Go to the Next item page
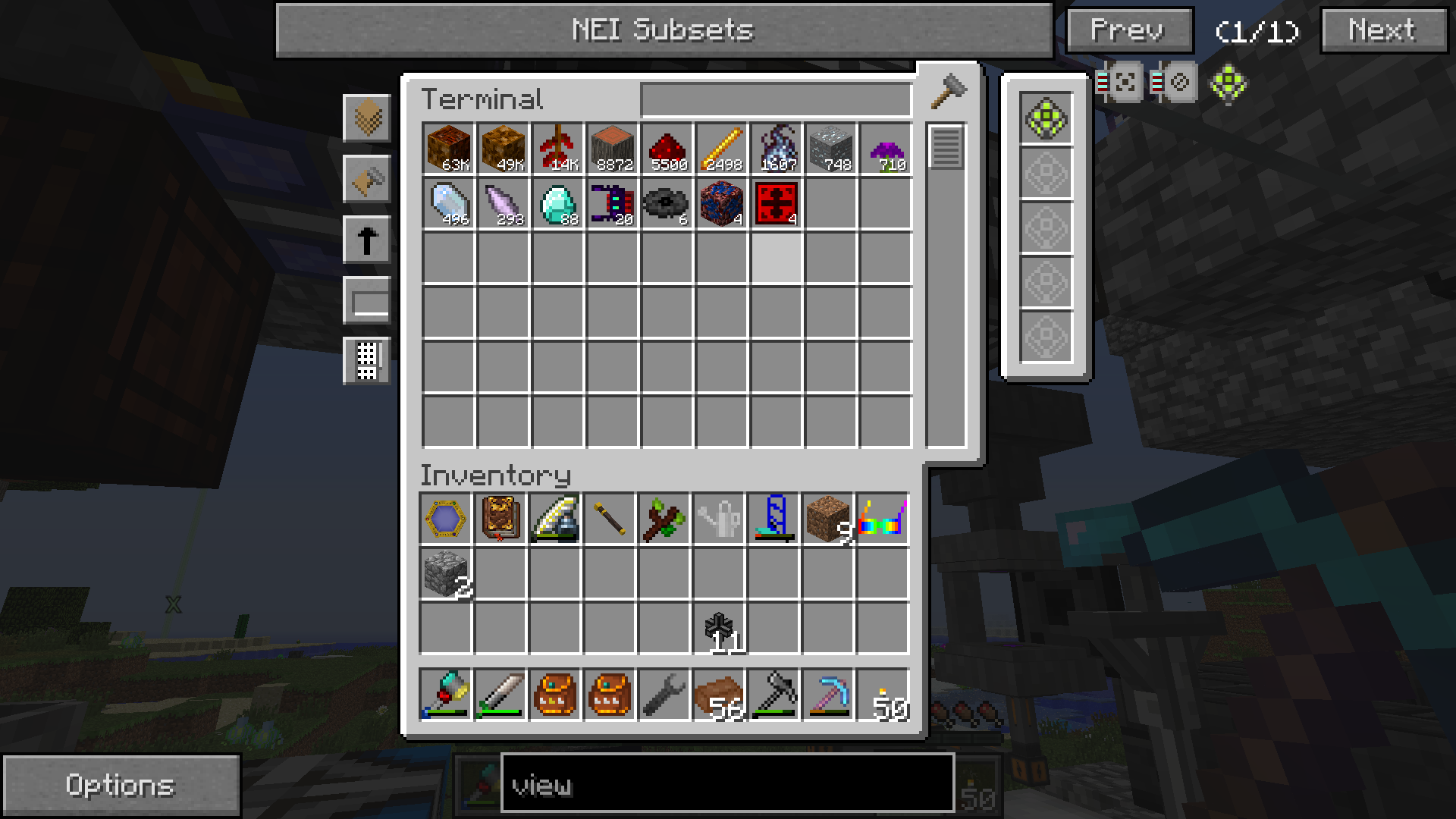Image resolution: width=1456 pixels, height=819 pixels. [1383, 30]
